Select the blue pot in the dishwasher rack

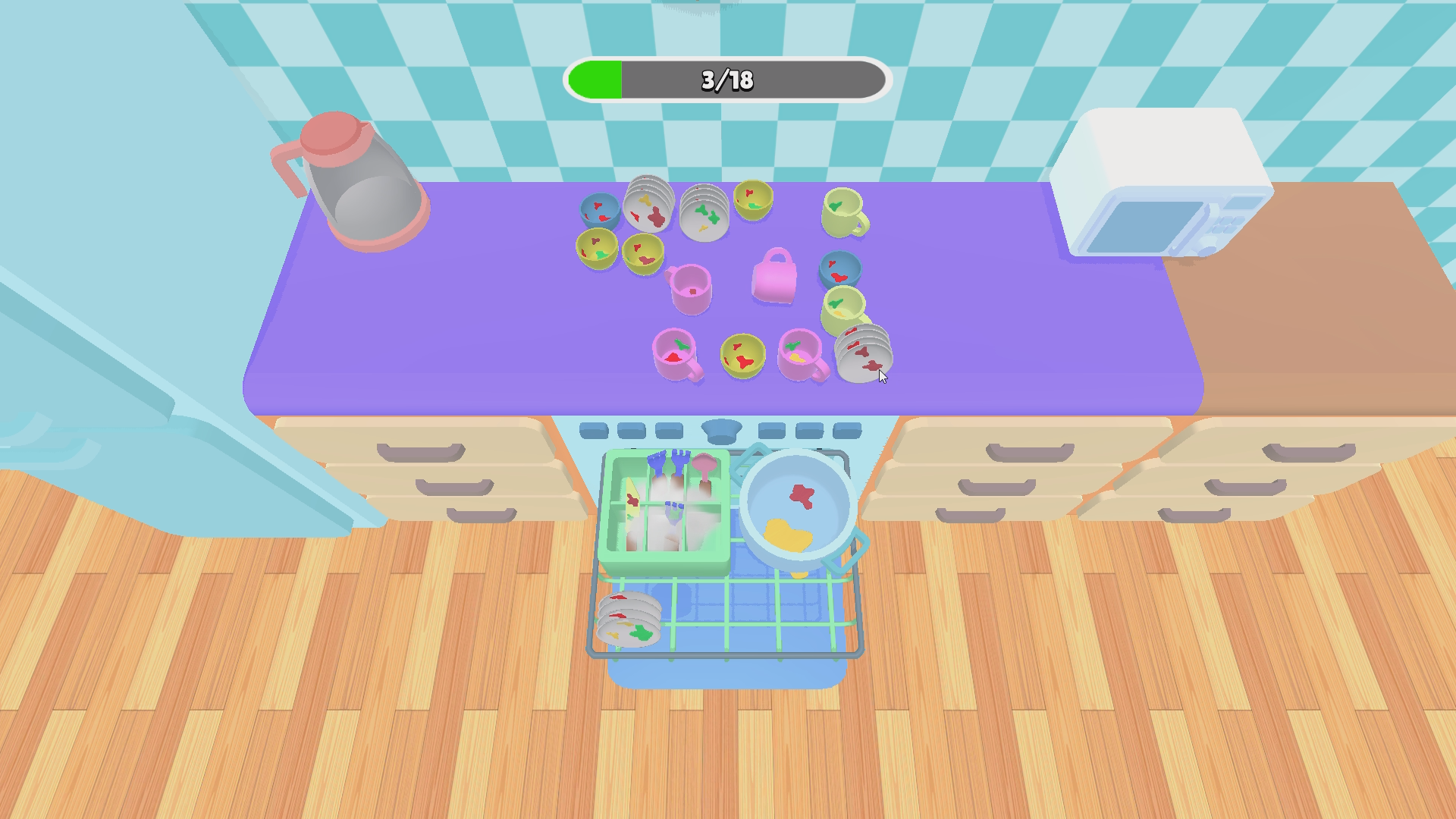(796, 508)
